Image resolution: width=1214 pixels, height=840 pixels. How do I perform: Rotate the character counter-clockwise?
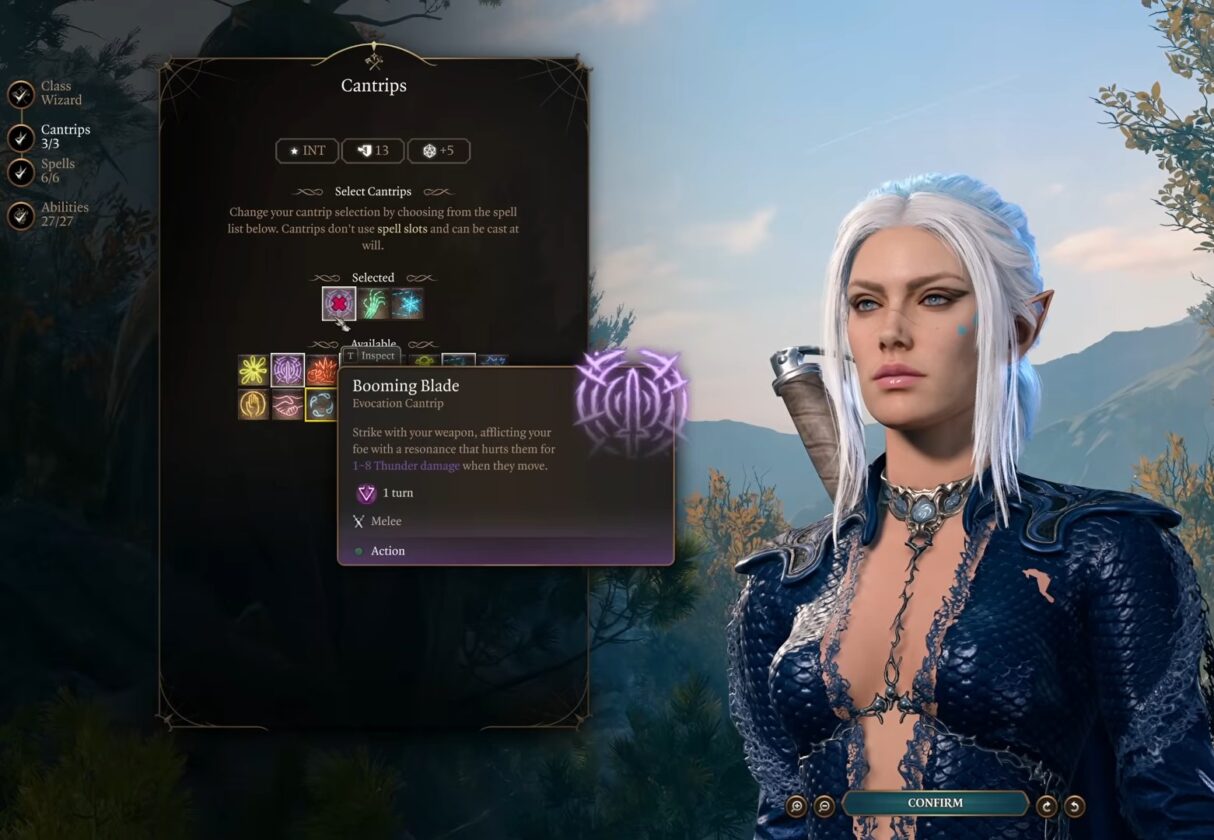(x=1075, y=805)
